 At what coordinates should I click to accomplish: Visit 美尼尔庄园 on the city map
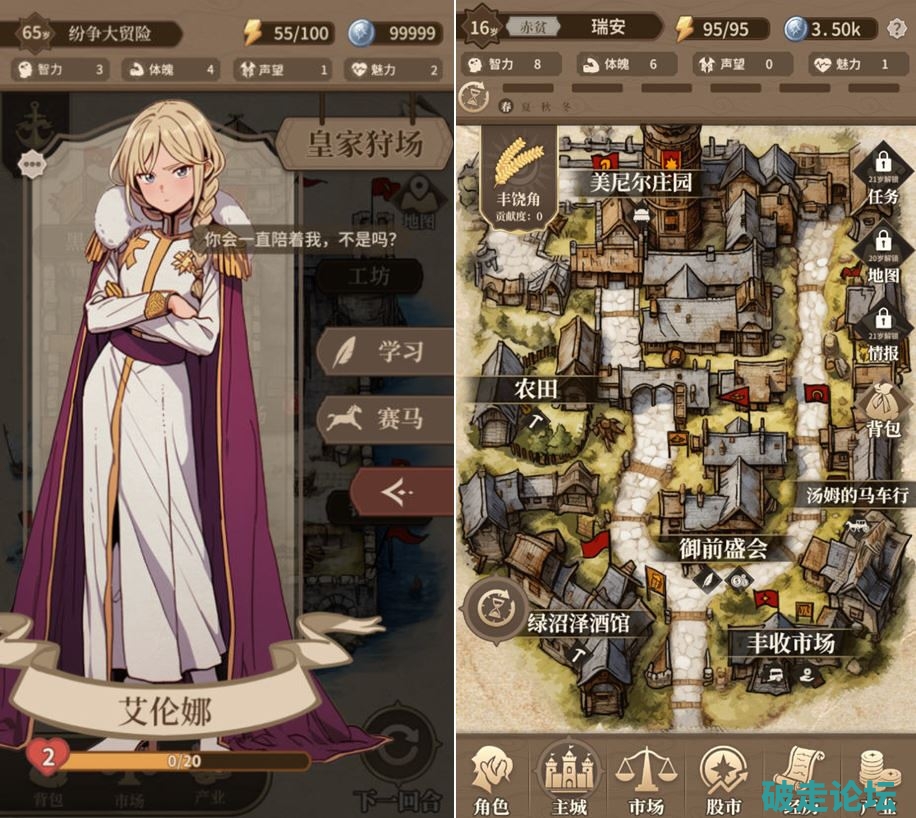point(641,183)
